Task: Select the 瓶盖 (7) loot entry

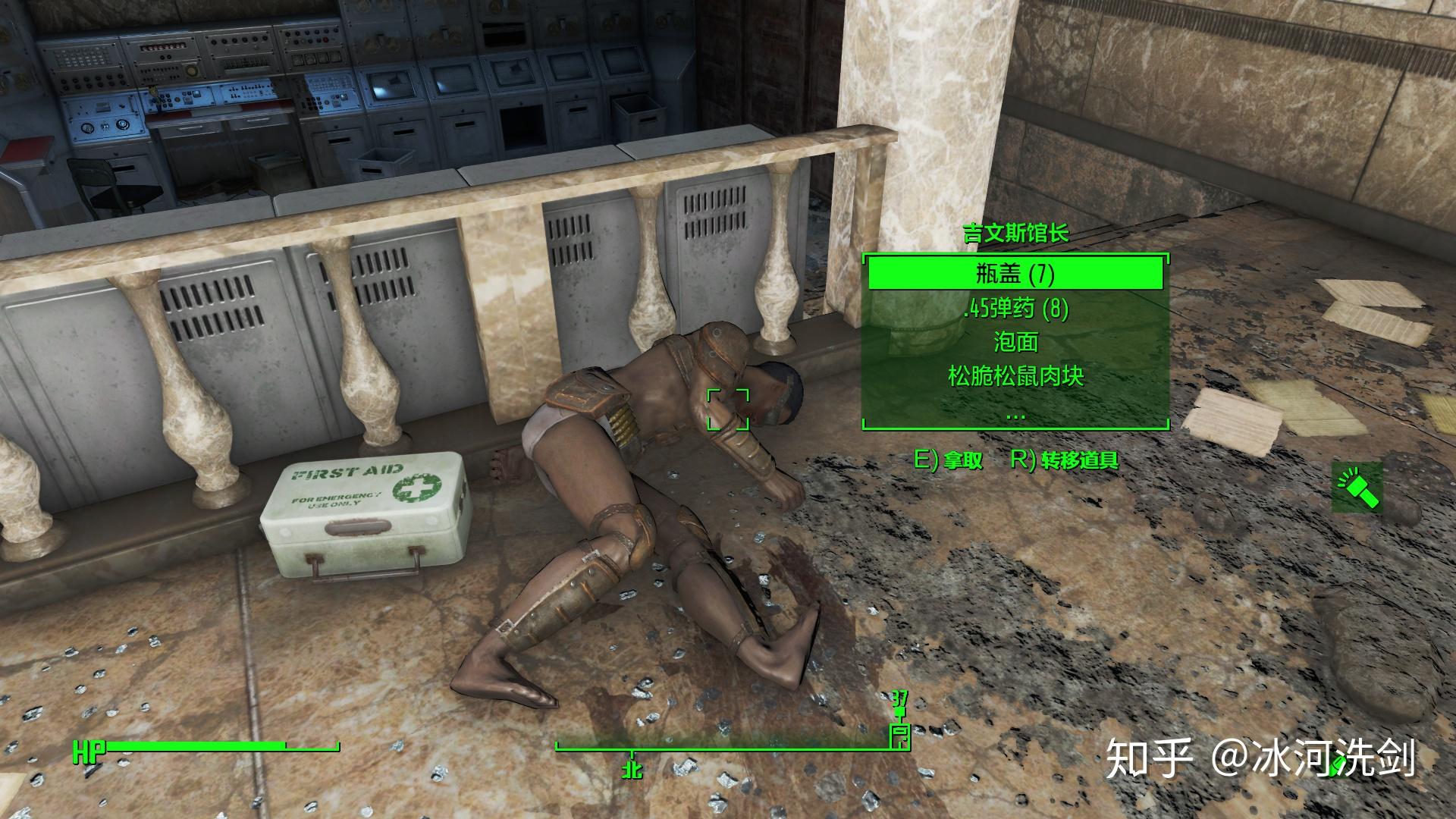Action: [1015, 274]
